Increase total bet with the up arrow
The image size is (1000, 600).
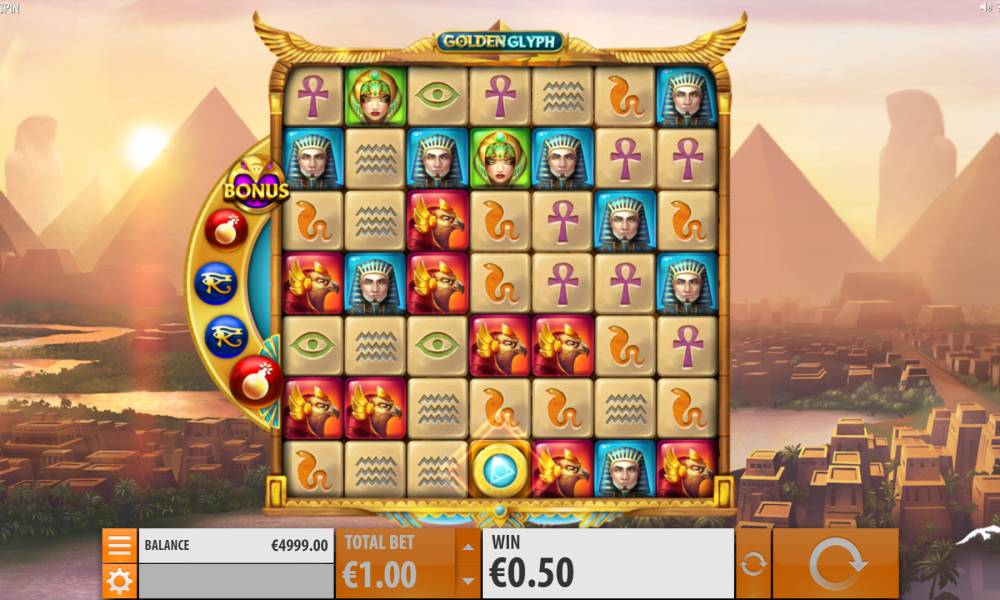click(x=467, y=546)
